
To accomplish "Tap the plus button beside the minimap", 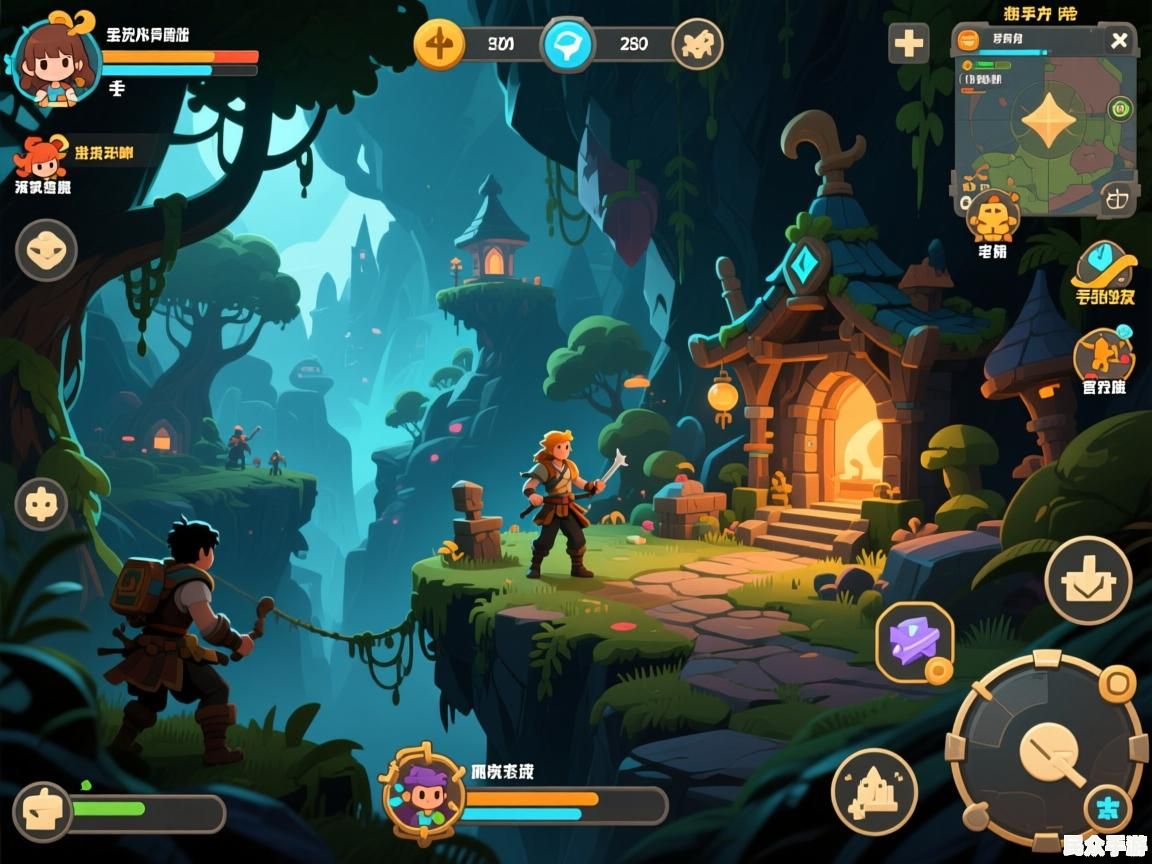I will click(x=909, y=44).
